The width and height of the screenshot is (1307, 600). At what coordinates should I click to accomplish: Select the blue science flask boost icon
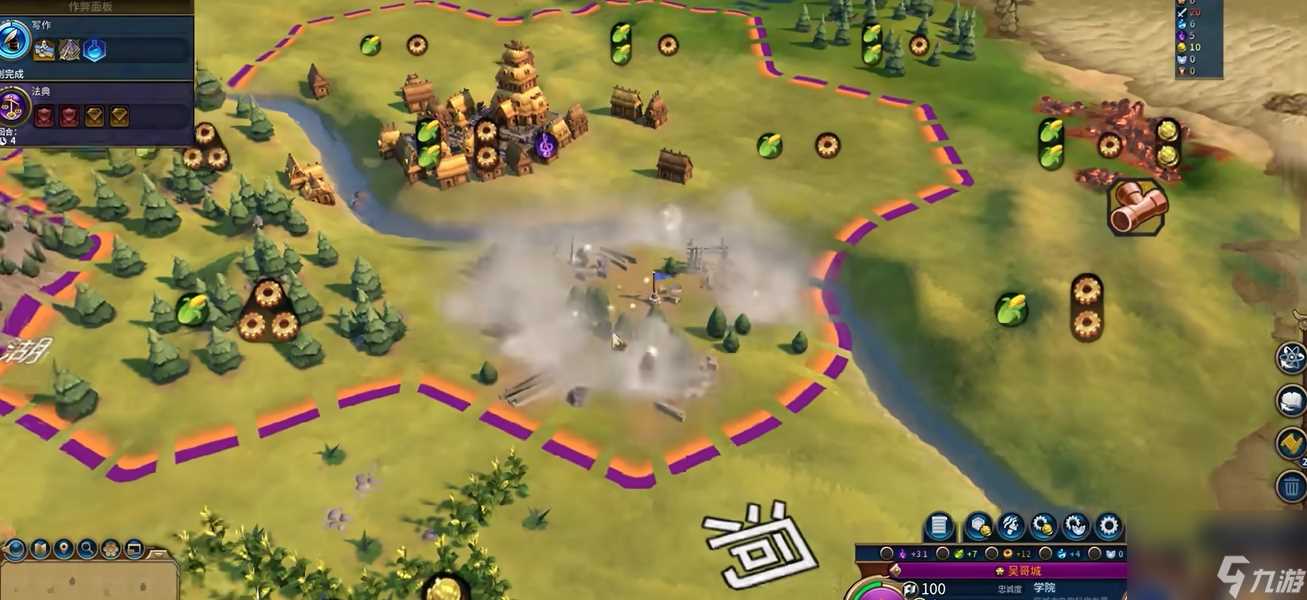click(95, 49)
